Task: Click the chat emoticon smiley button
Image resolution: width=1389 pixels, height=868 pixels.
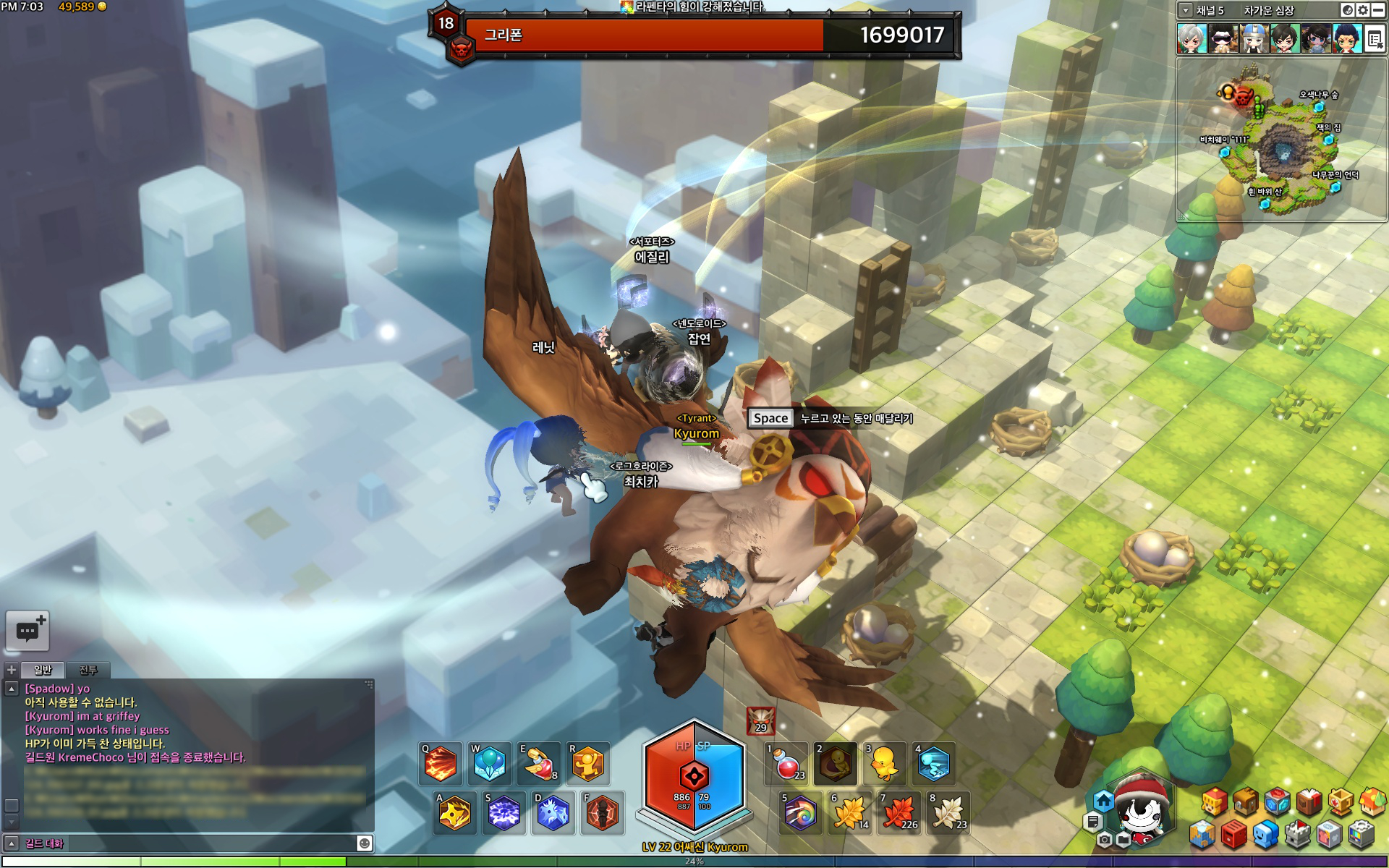Action: coord(365,843)
